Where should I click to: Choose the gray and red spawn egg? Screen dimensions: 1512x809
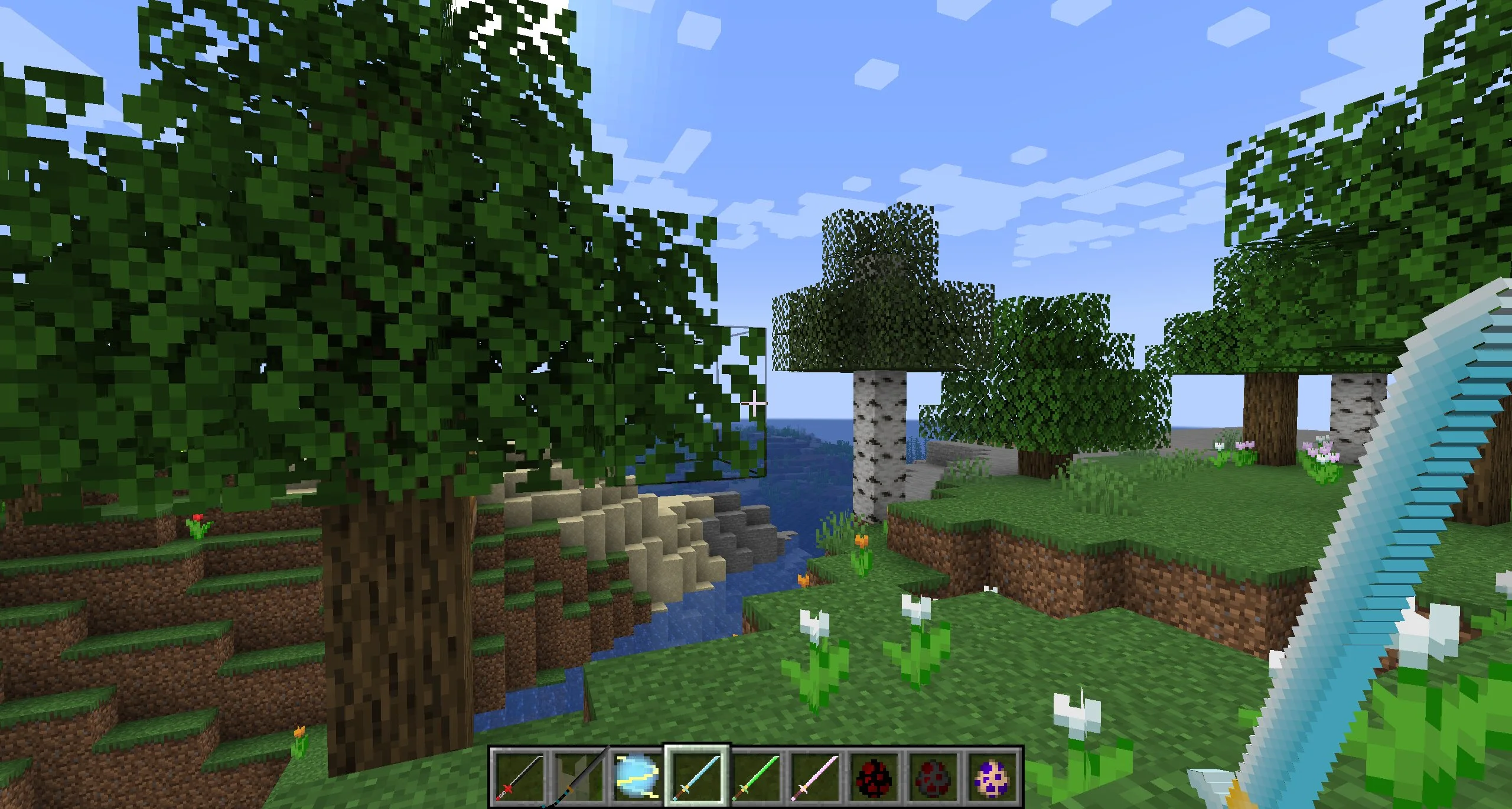[x=934, y=776]
